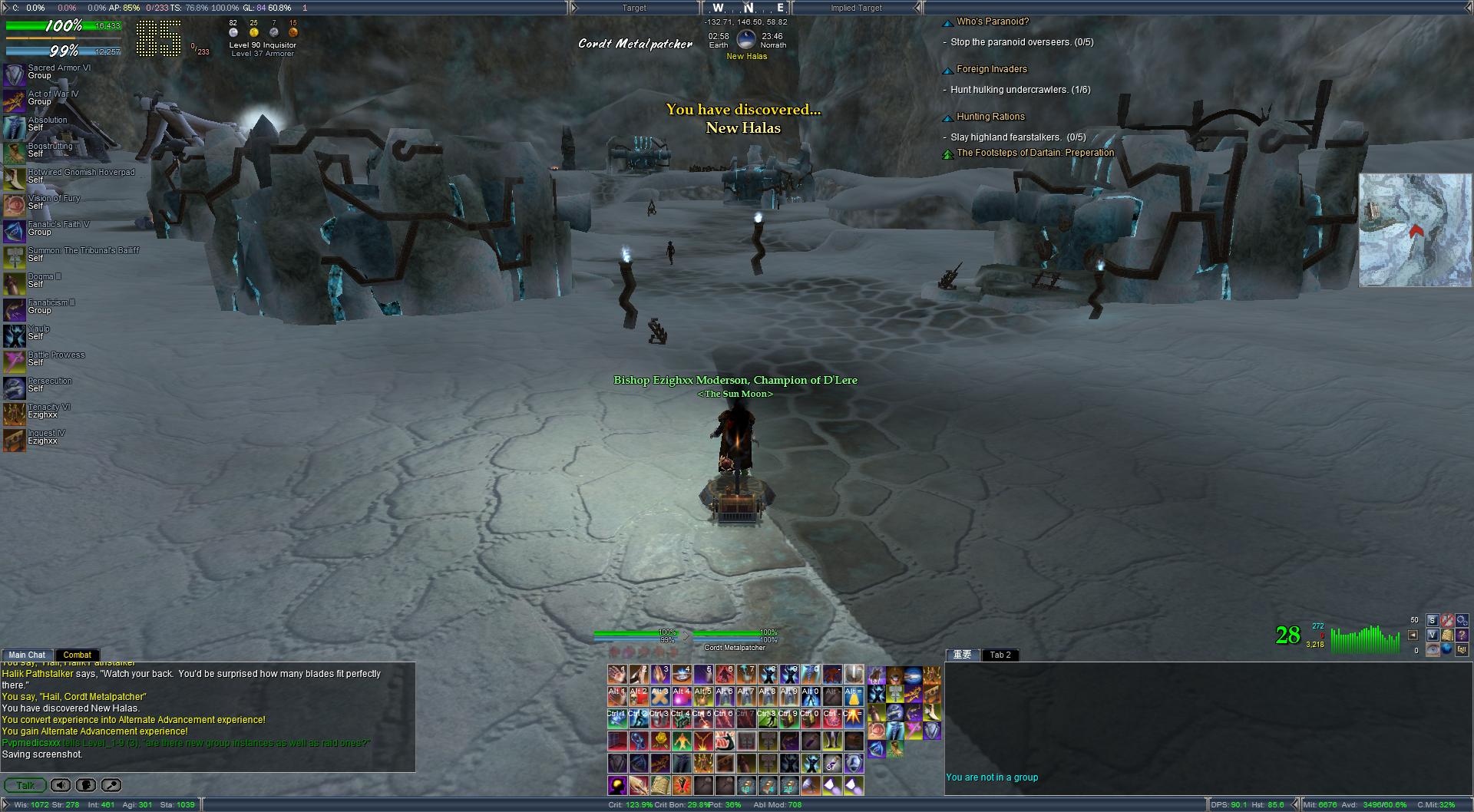Switch to the Main Chat tab
This screenshot has height=812, width=1474.
click(27, 655)
